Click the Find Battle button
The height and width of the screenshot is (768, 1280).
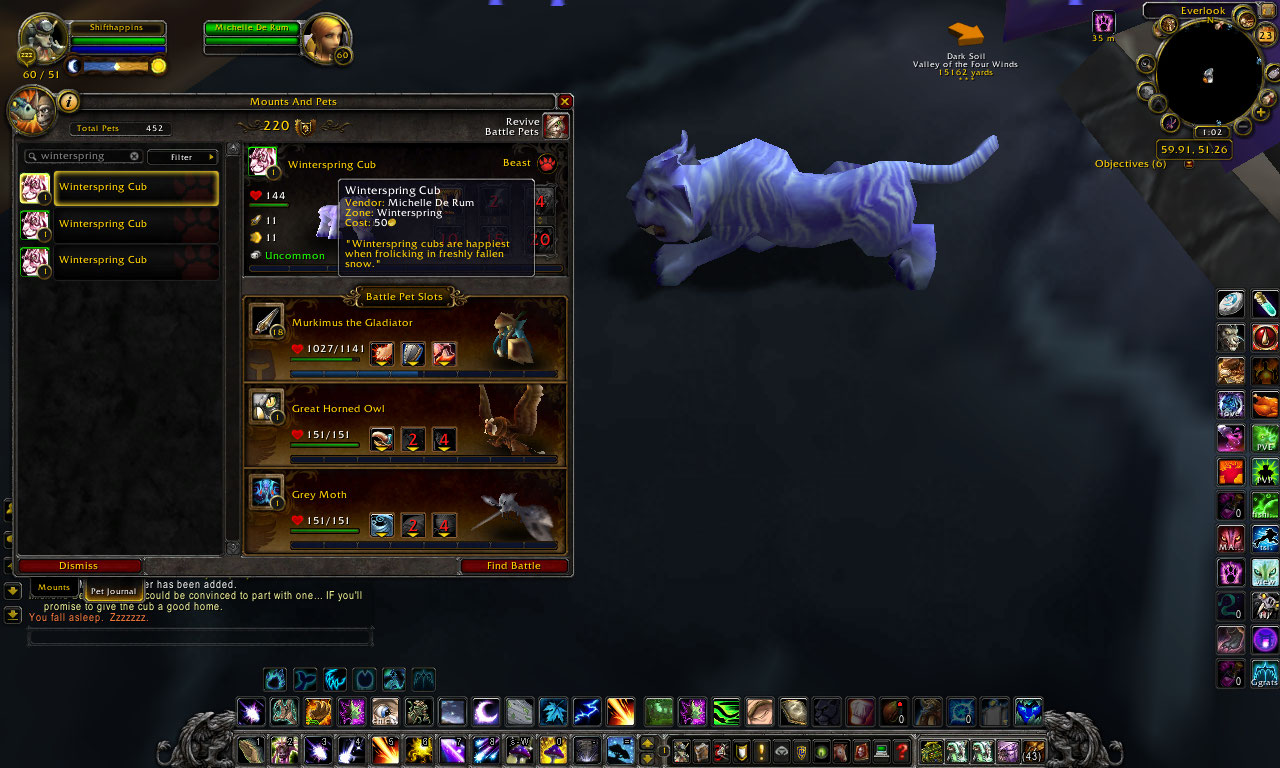tap(514, 565)
